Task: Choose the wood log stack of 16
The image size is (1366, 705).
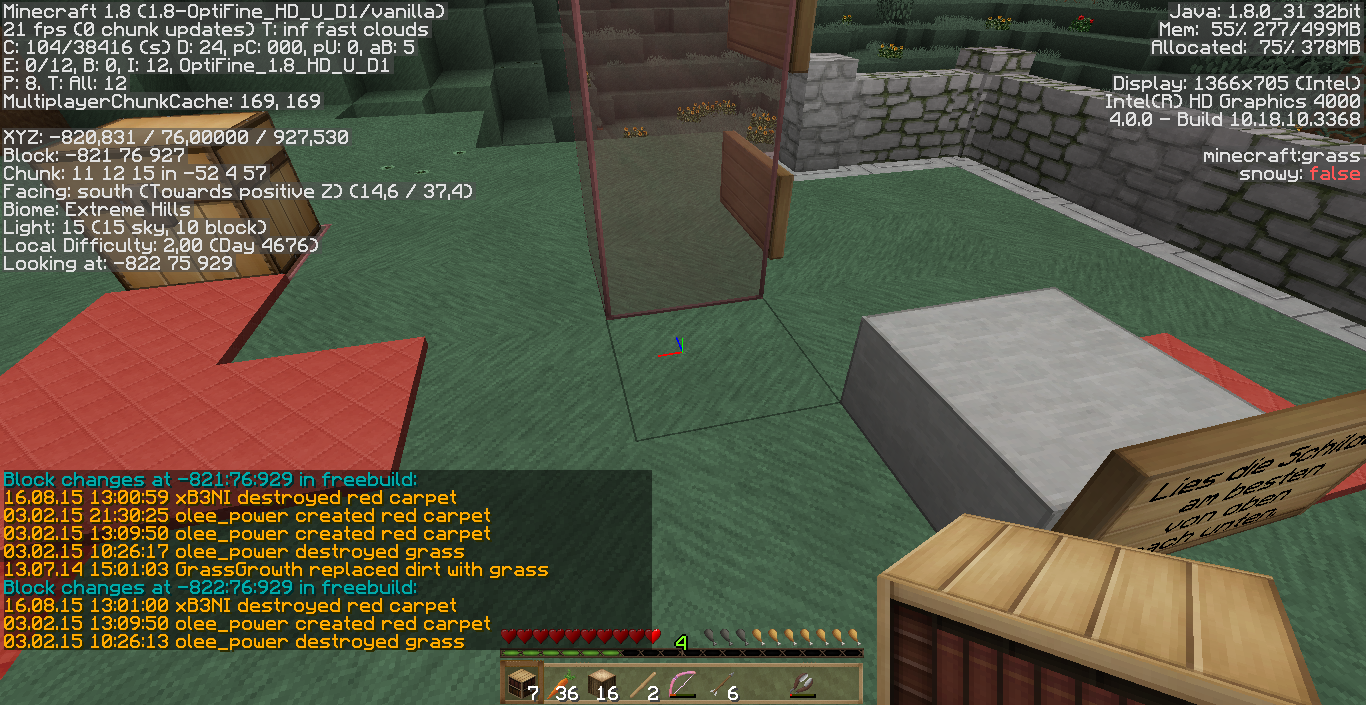Action: (601, 684)
